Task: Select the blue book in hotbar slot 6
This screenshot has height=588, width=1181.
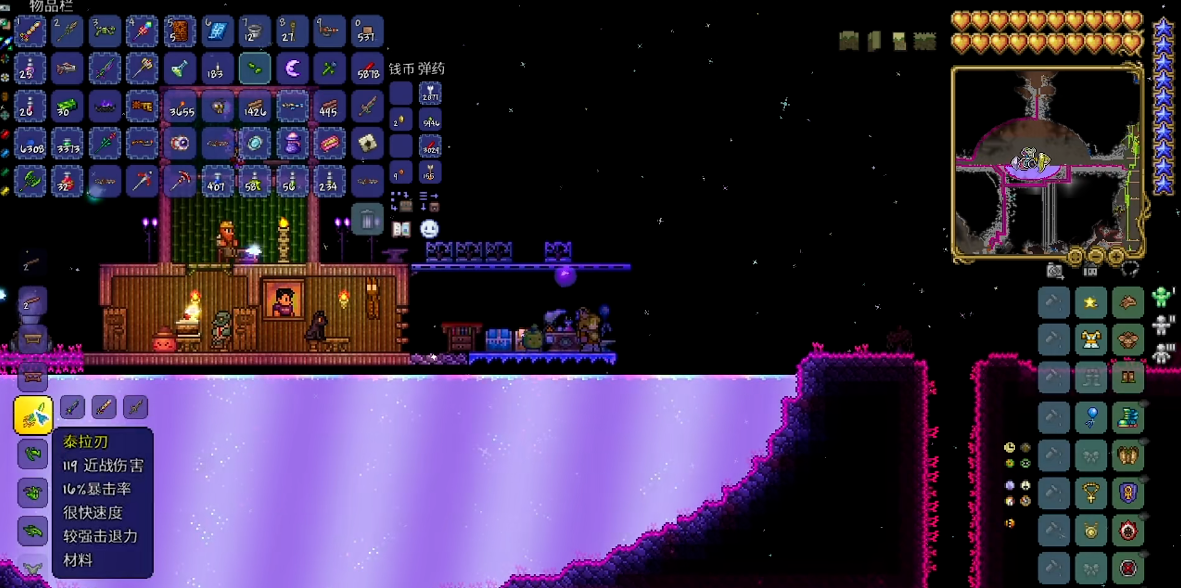Action: pyautogui.click(x=217, y=32)
